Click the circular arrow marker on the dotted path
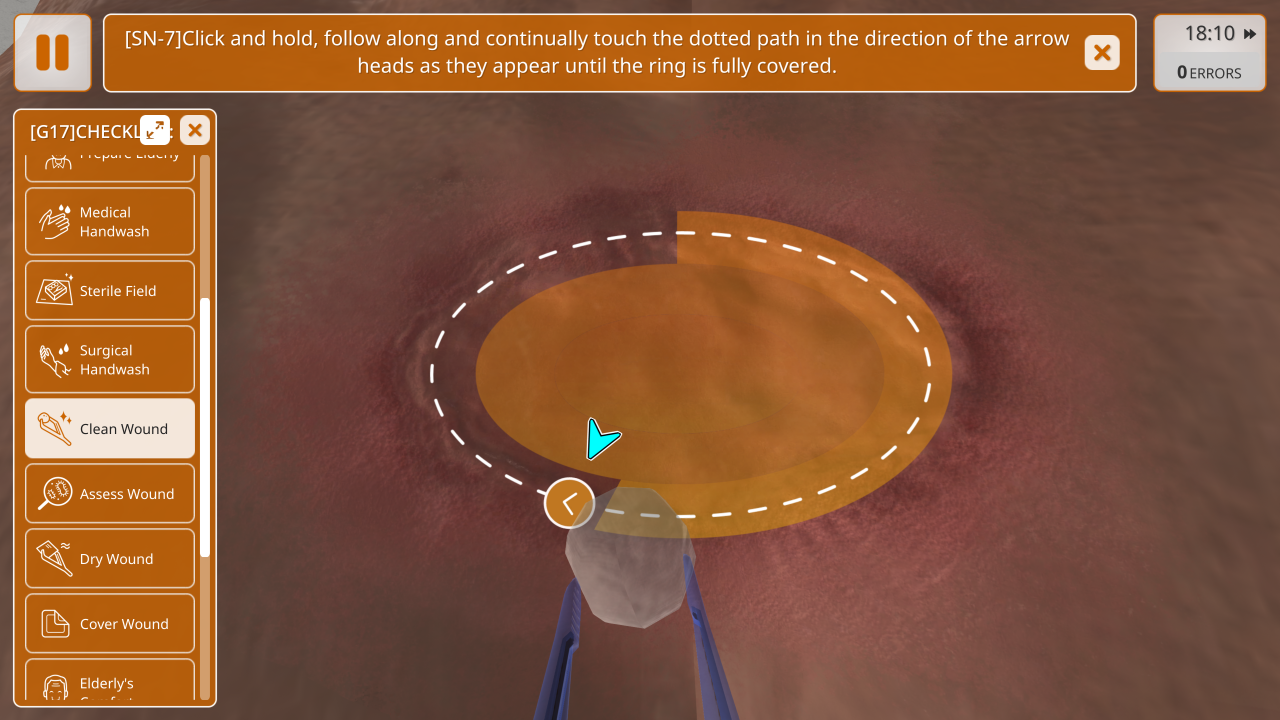 (569, 503)
